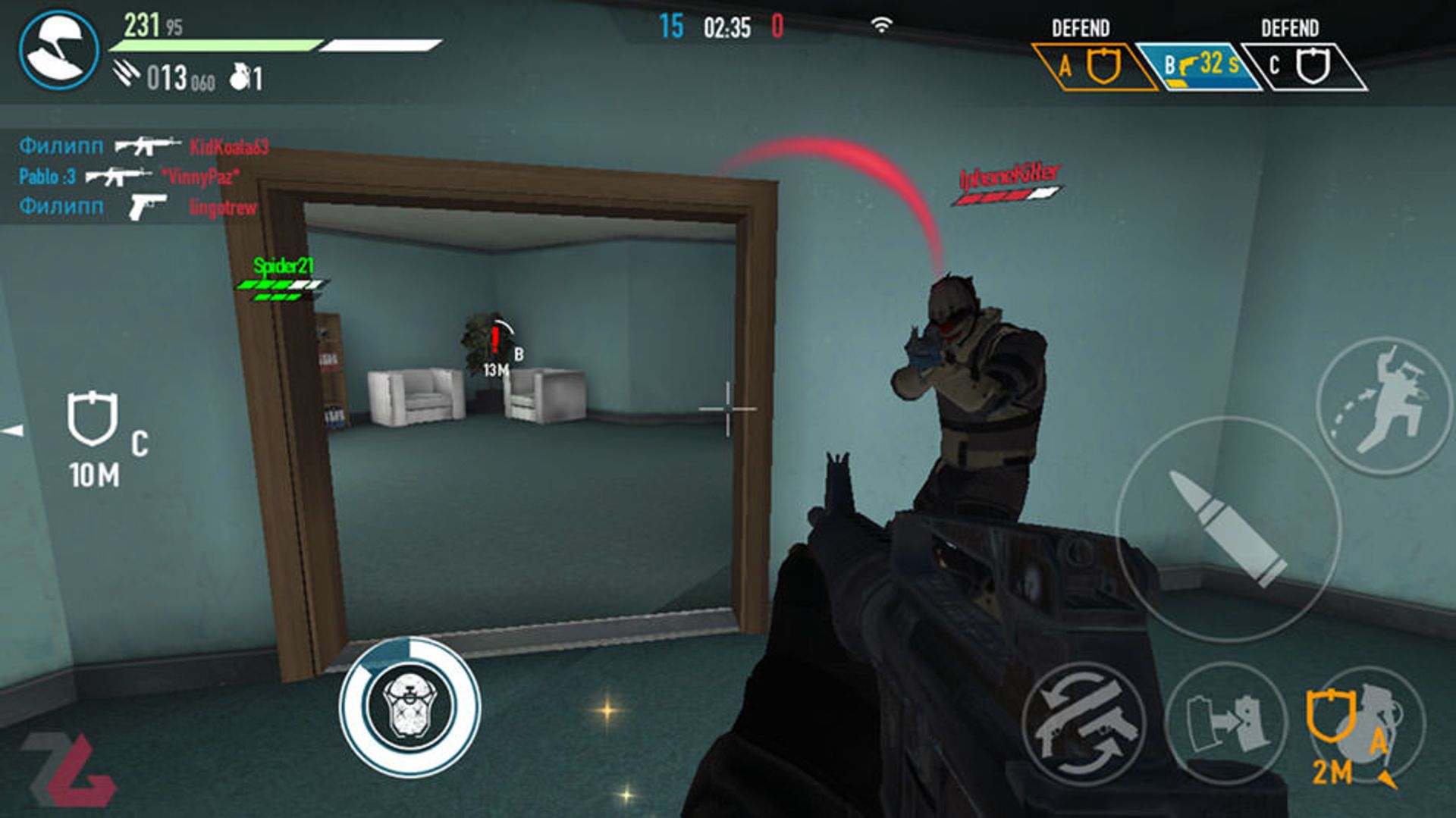
Task: Click the small arrow on left edge
Action: [x=13, y=431]
